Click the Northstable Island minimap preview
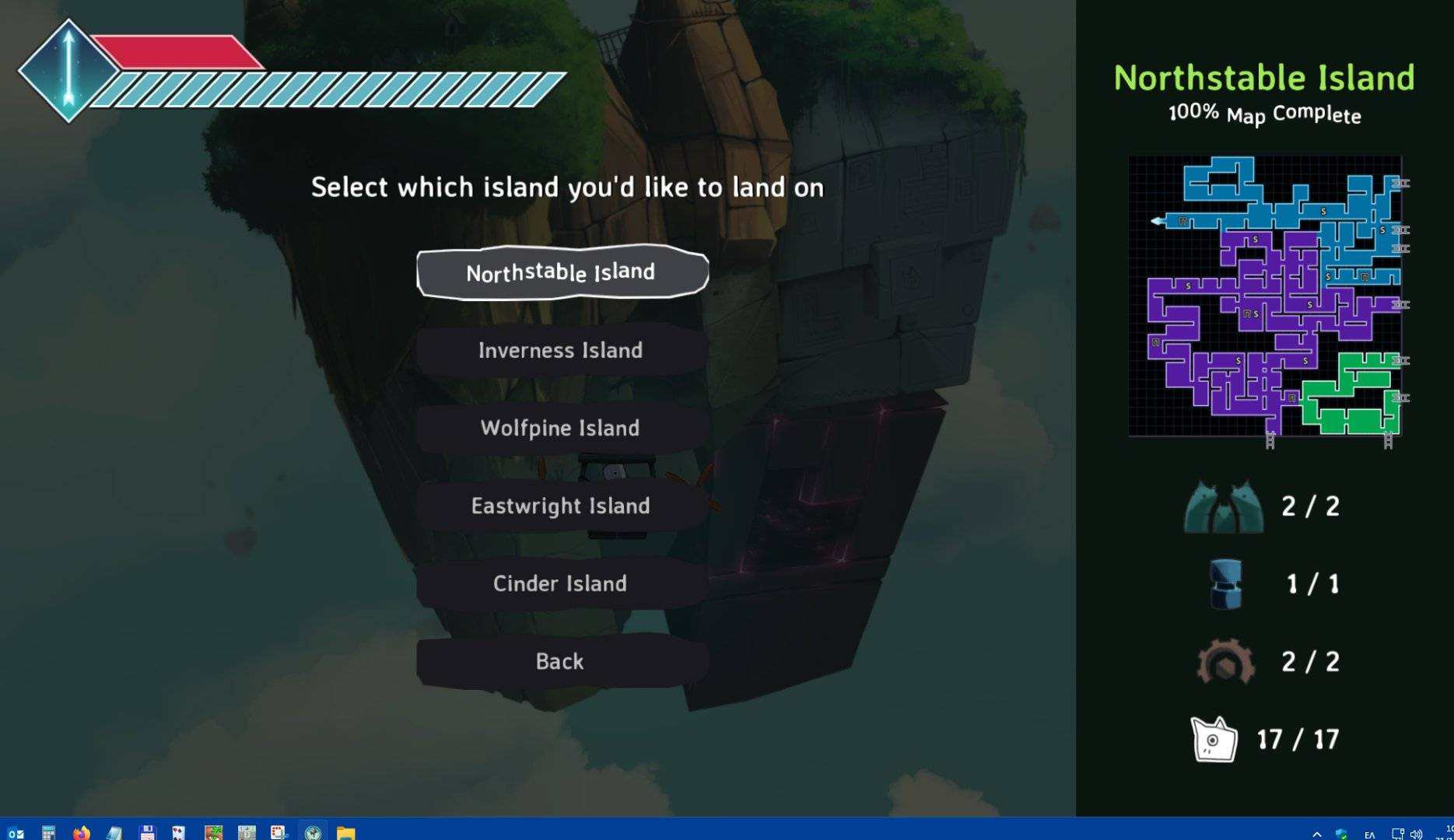 (1264, 298)
